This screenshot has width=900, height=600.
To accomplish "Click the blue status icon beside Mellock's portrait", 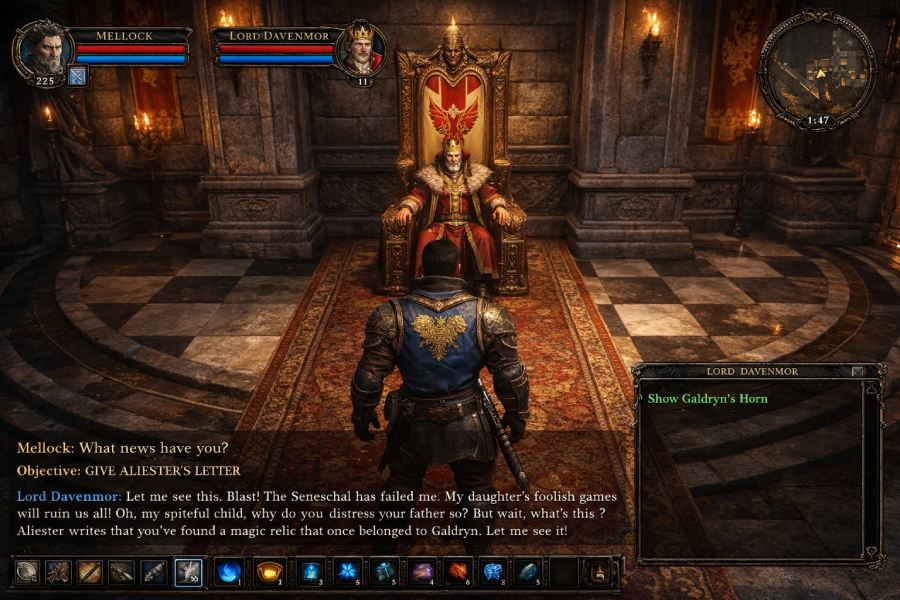I will (x=78, y=75).
